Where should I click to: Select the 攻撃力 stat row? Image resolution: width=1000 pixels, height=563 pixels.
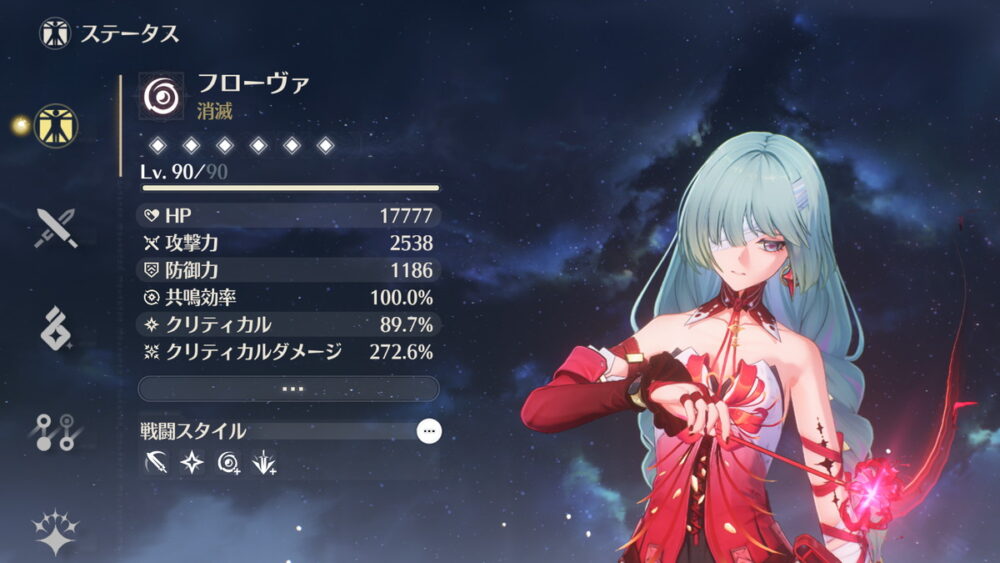tap(289, 243)
